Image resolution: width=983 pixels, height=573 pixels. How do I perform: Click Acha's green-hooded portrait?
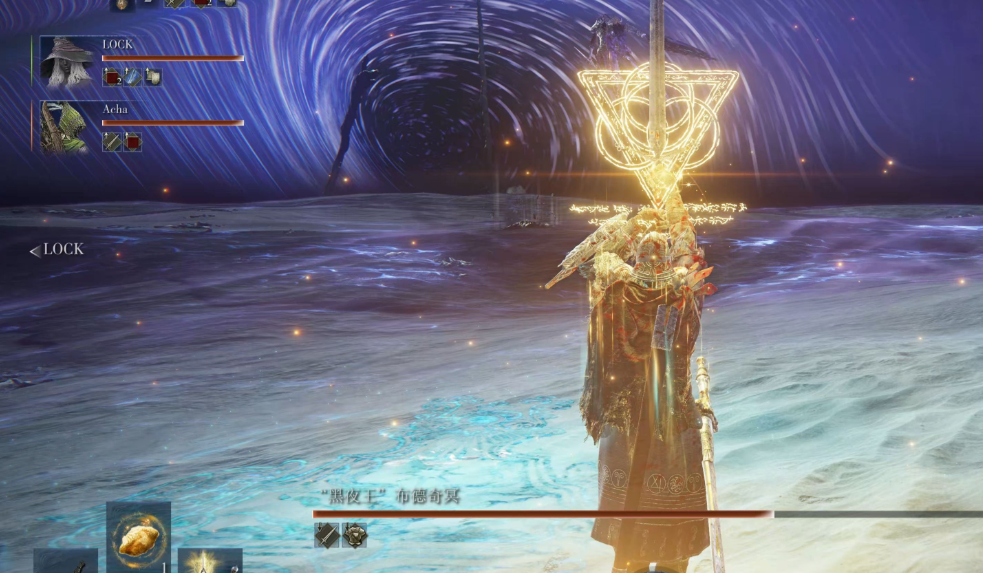[65, 126]
